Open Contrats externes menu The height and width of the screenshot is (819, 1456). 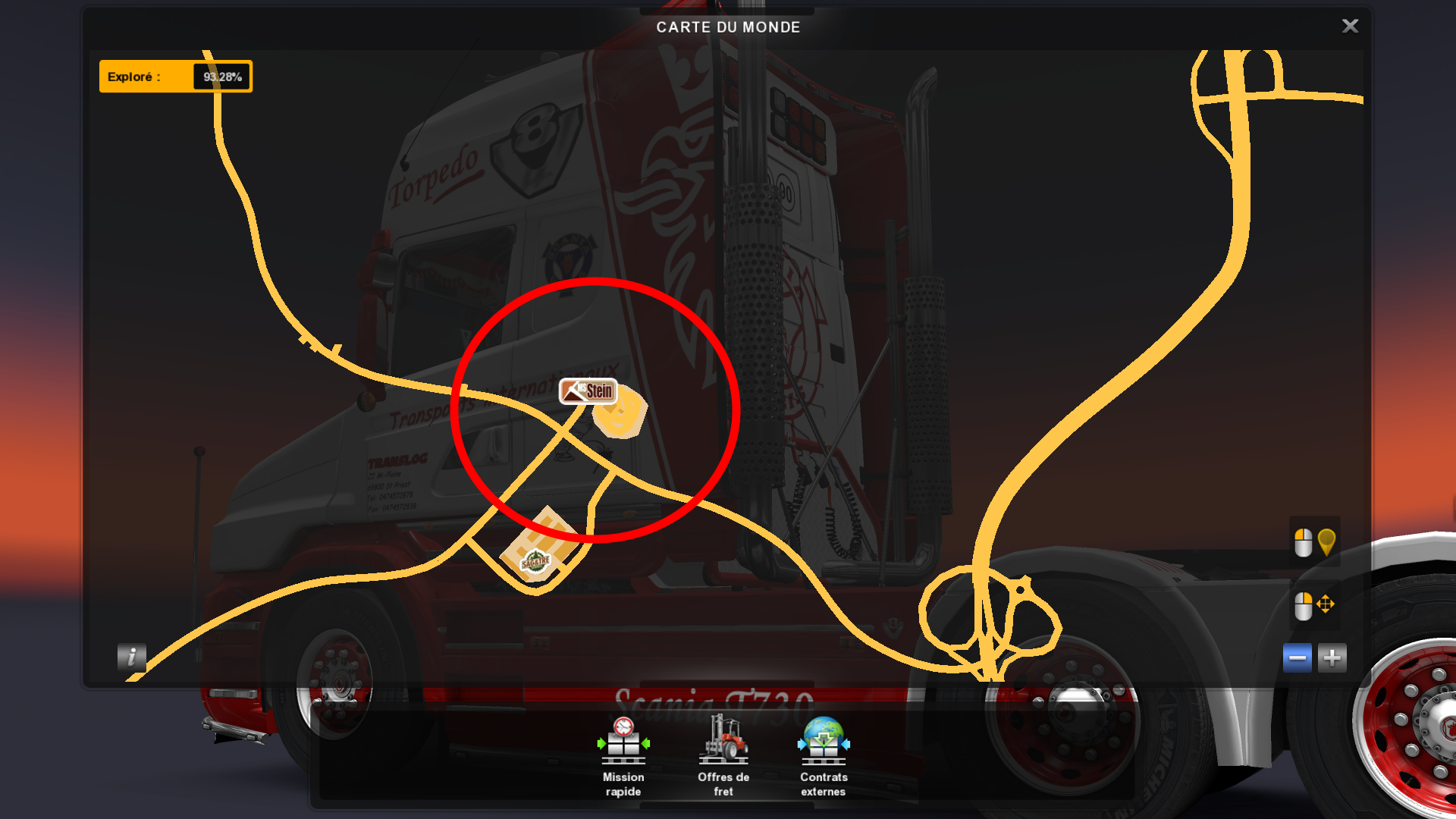click(x=824, y=756)
